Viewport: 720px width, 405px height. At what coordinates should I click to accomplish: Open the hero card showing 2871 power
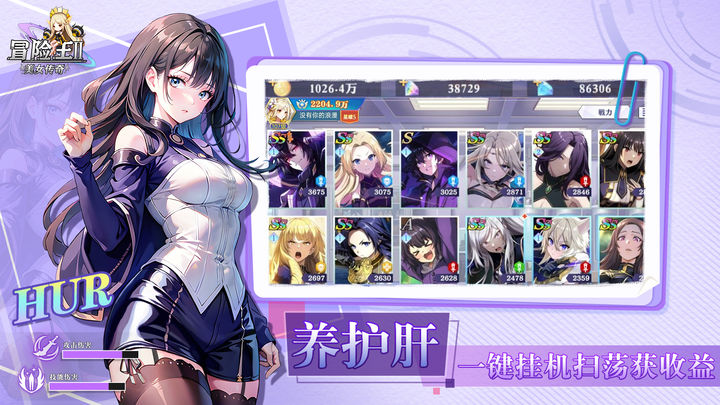[497, 164]
